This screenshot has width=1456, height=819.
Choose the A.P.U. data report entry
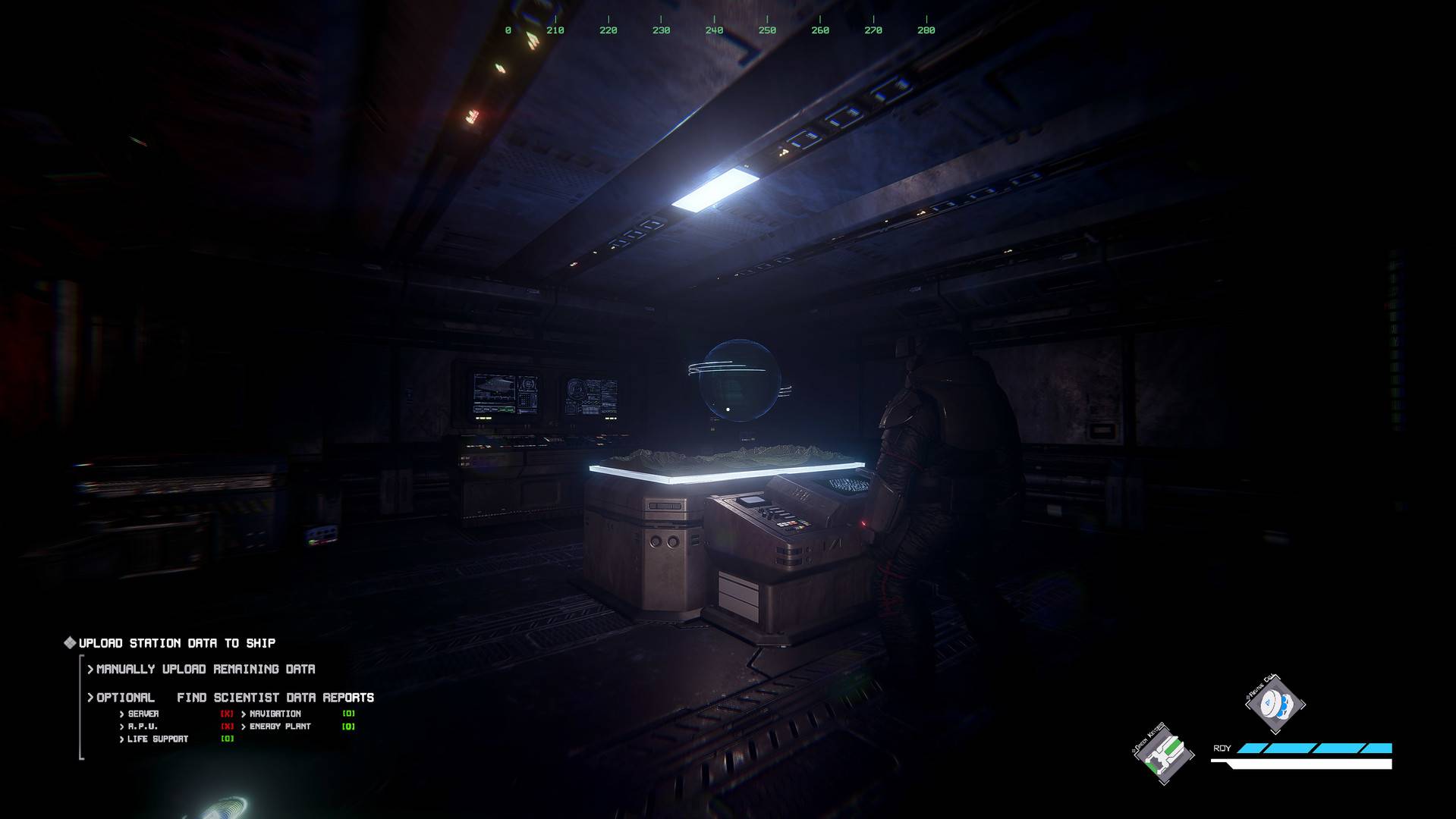coord(143,726)
